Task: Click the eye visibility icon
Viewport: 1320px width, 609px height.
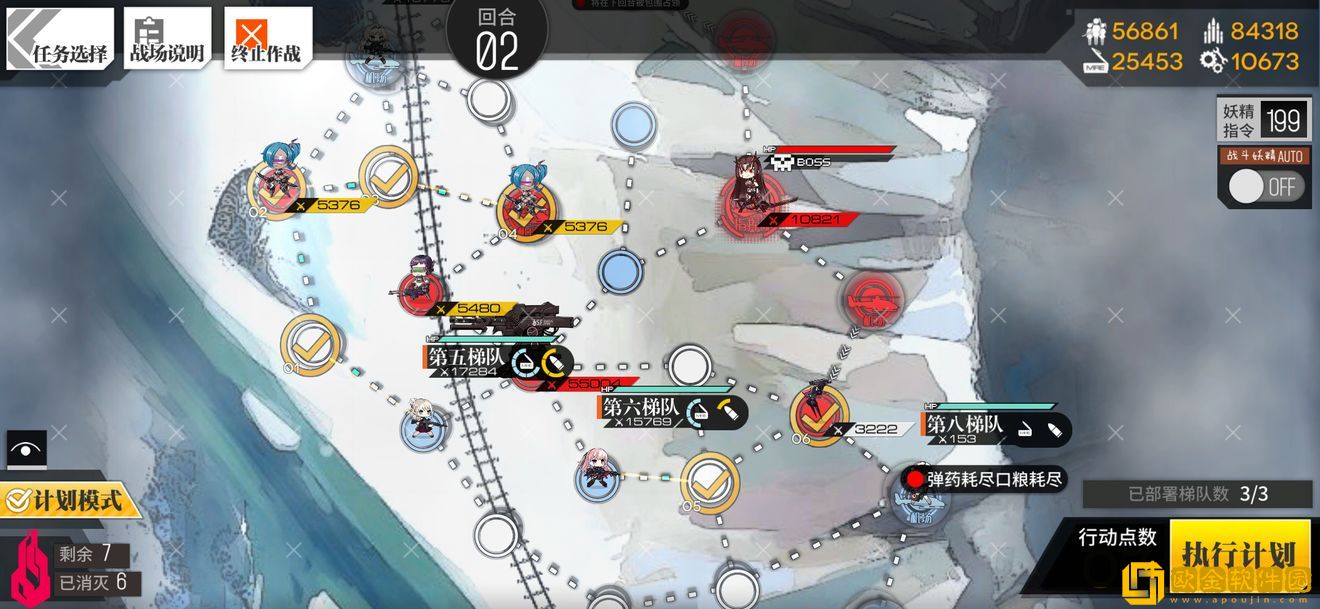Action: [x=26, y=449]
